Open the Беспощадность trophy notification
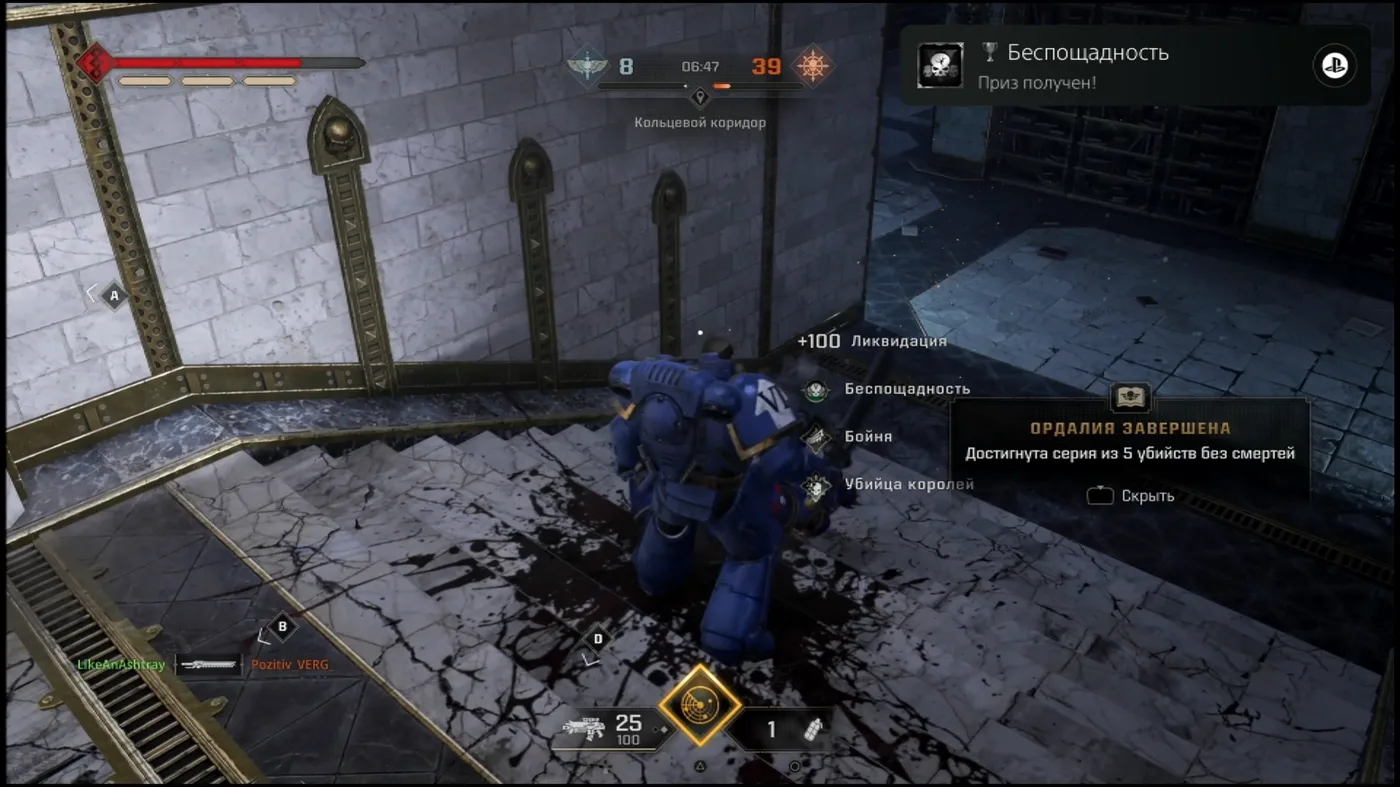The width and height of the screenshot is (1400, 787). point(1134,66)
